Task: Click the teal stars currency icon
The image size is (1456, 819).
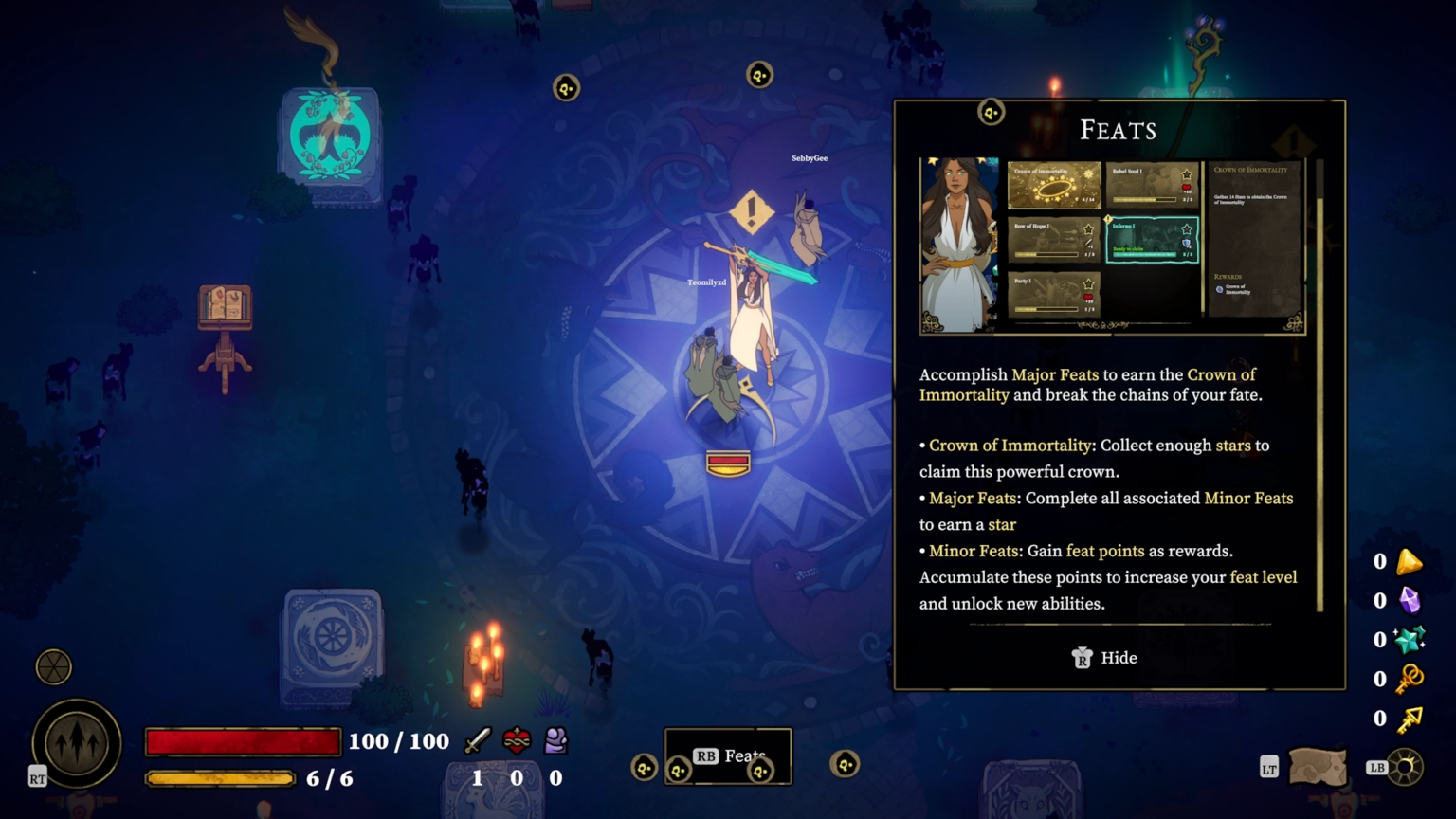Action: click(x=1410, y=639)
